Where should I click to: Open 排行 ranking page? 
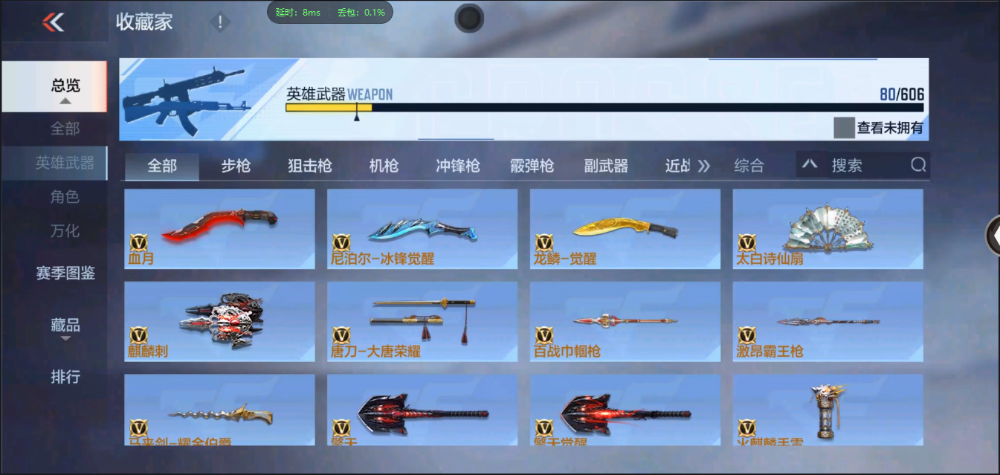pyautogui.click(x=65, y=377)
